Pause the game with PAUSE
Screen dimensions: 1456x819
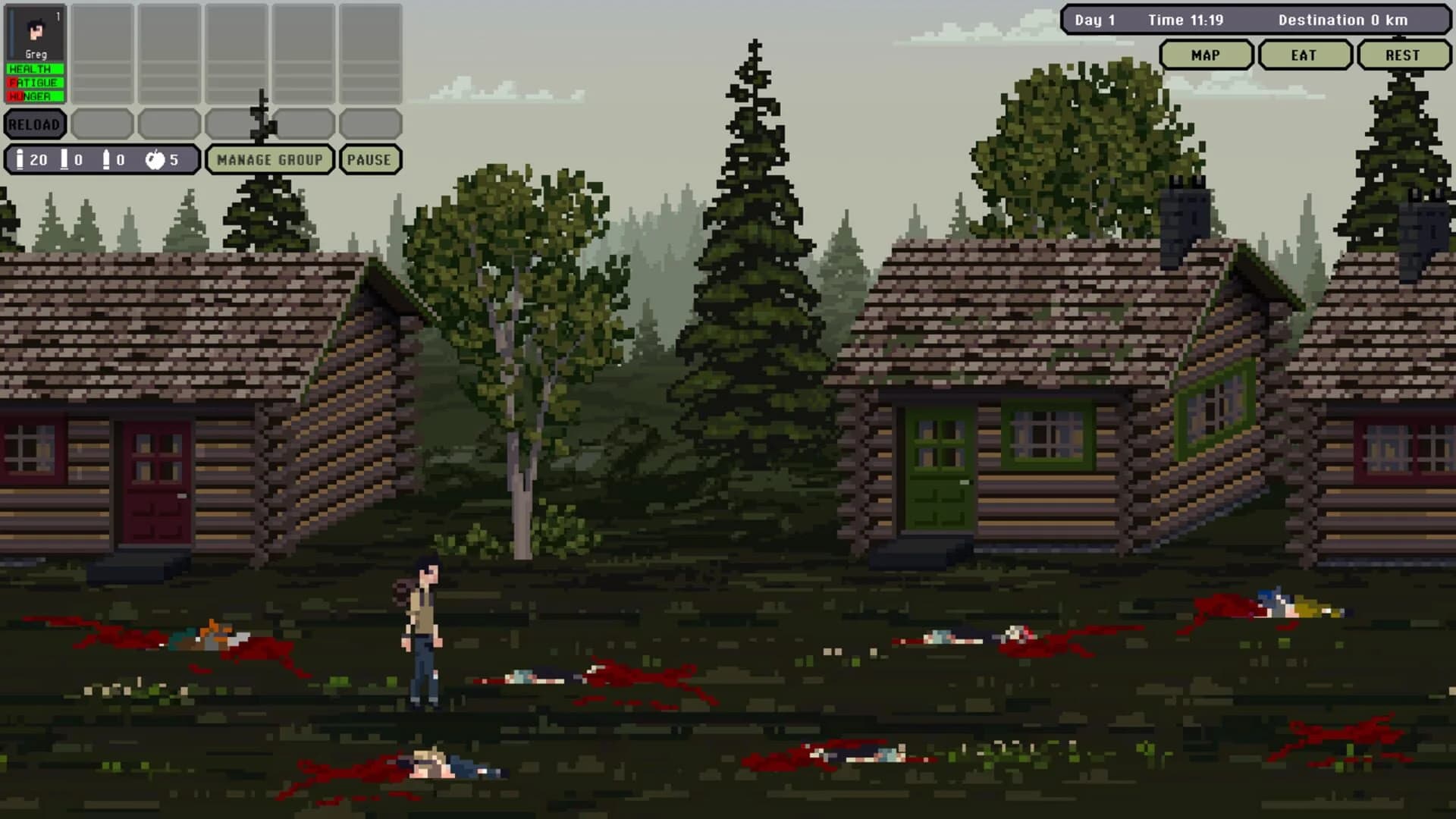point(370,159)
